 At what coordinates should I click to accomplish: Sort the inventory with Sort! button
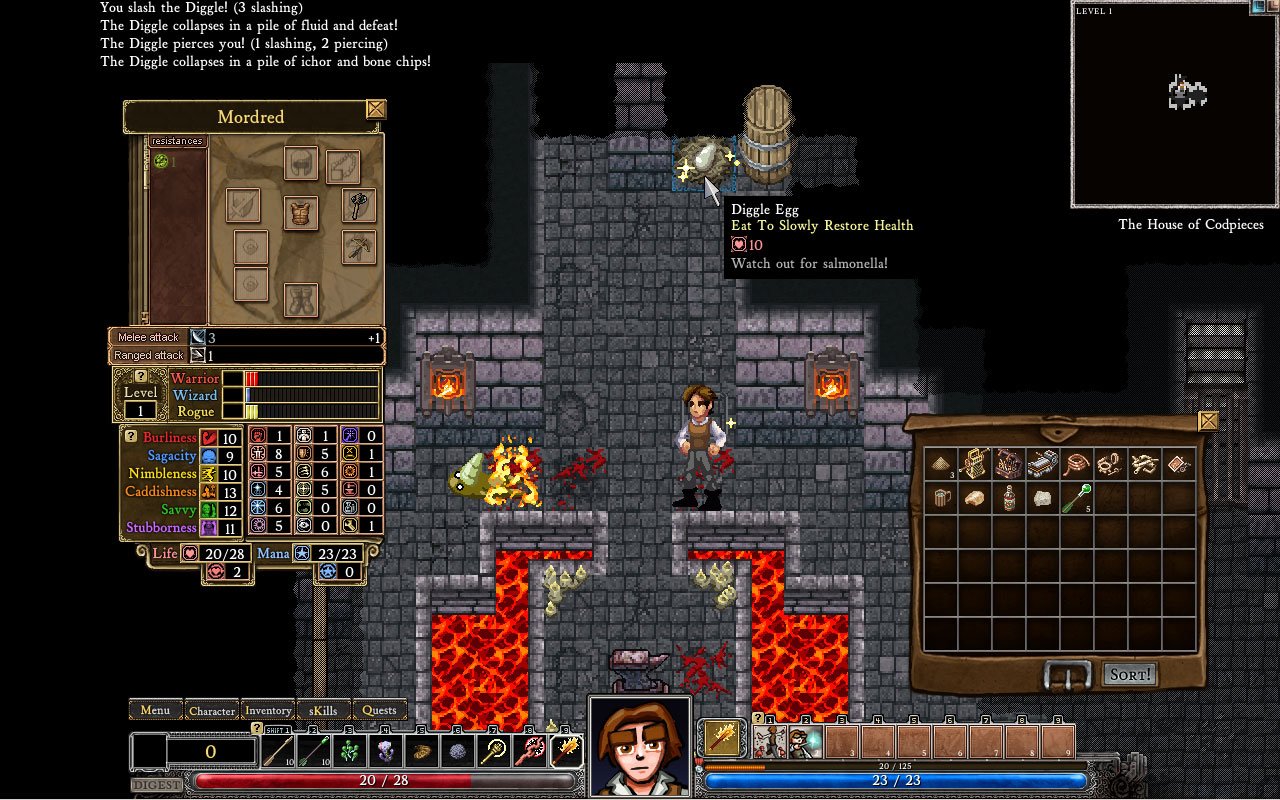coord(1130,675)
